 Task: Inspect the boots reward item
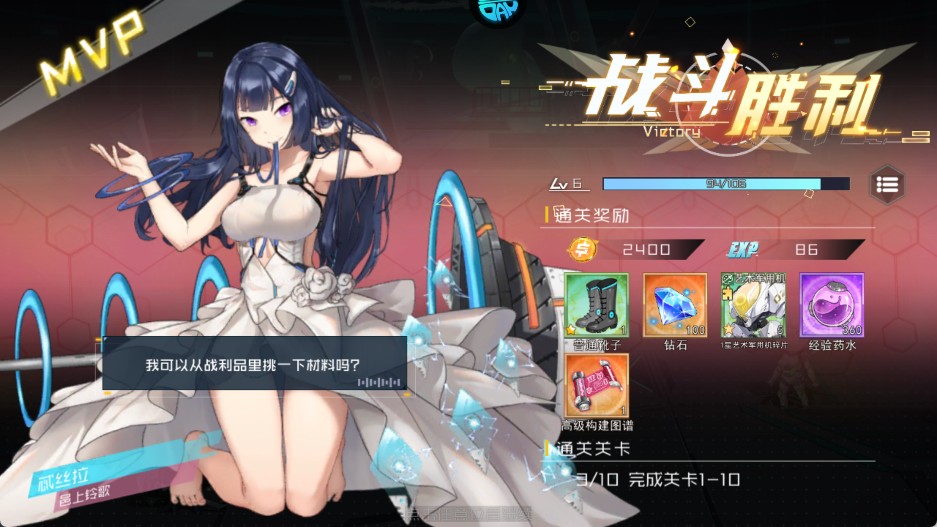click(x=597, y=305)
